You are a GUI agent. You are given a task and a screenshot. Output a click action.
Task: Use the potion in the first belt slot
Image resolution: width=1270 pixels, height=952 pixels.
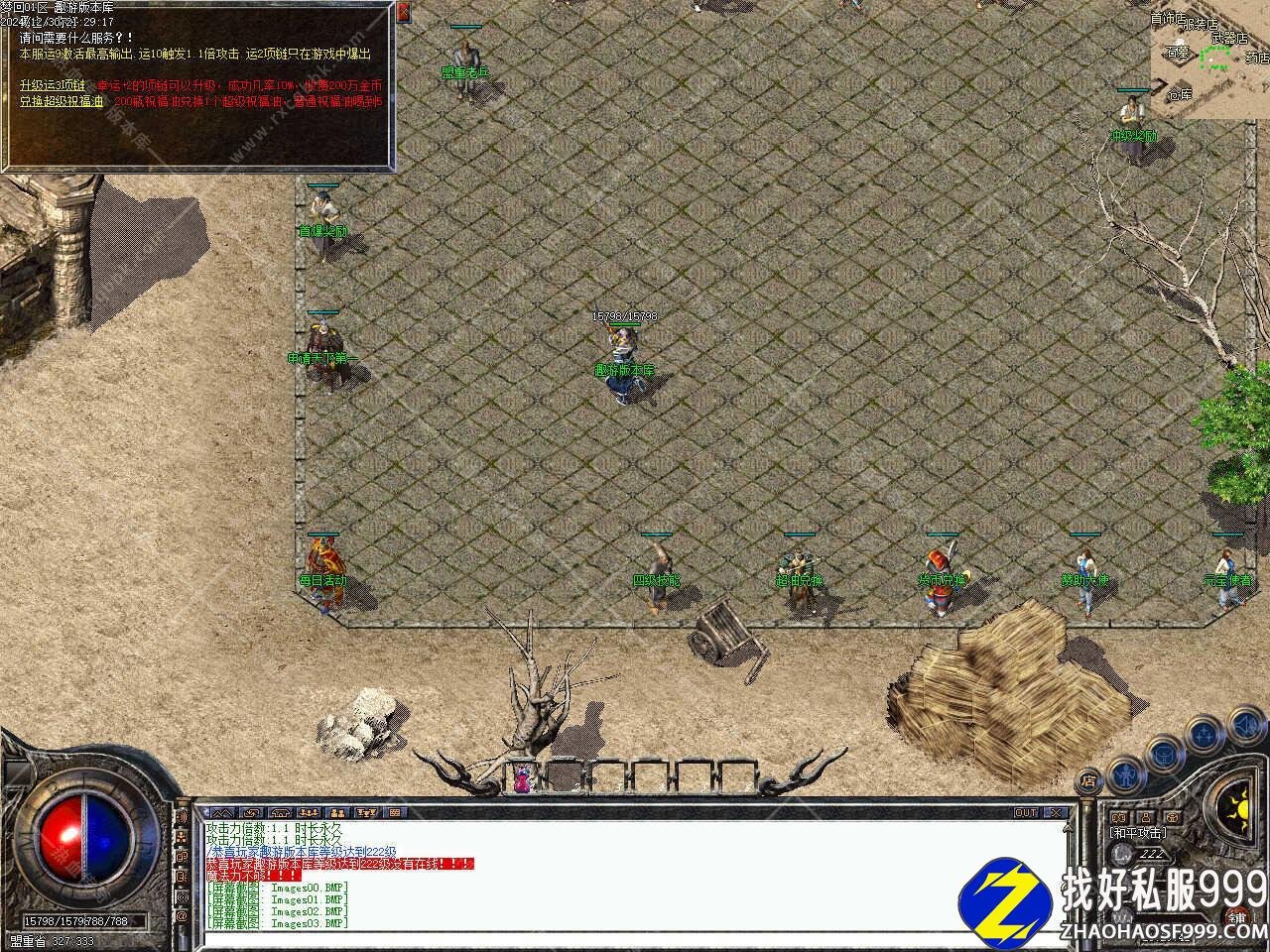click(521, 777)
